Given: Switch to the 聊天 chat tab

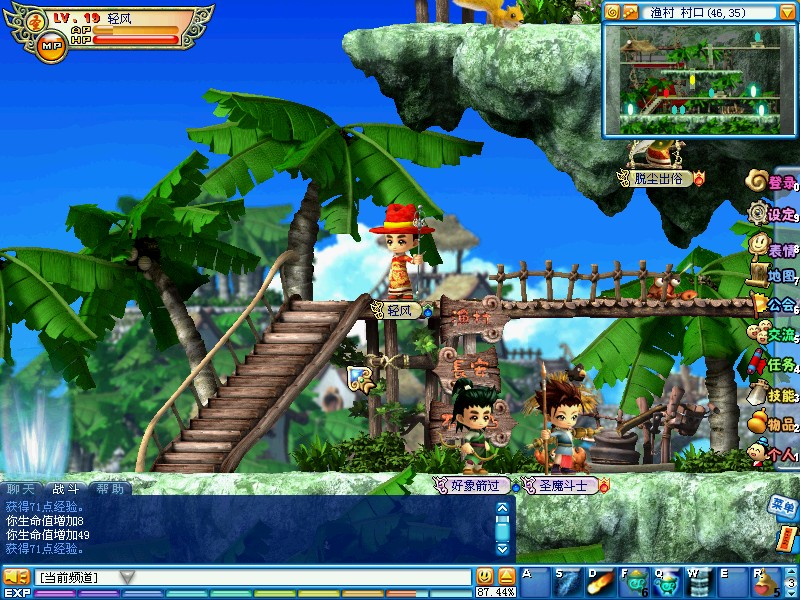Looking at the screenshot, I should click(21, 489).
